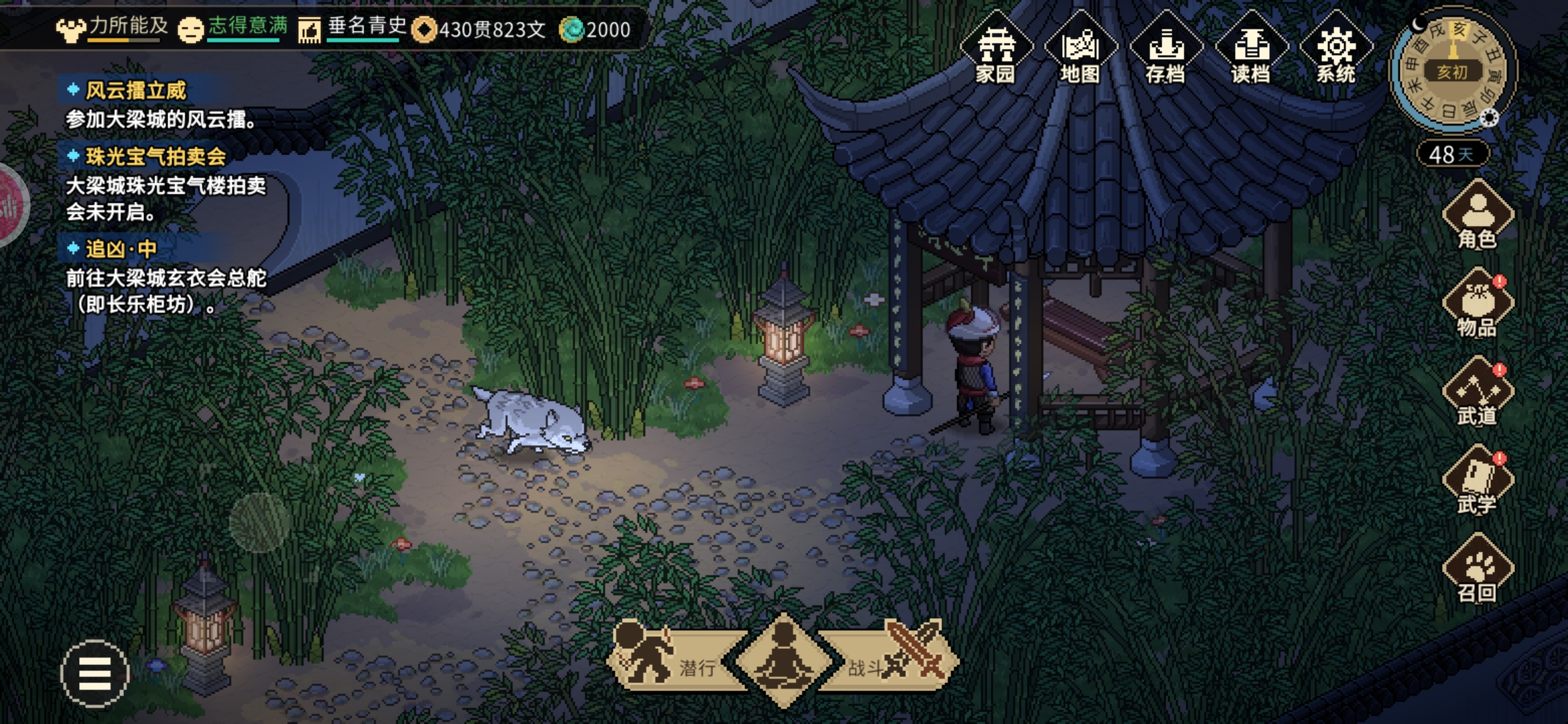Open the 武学 martial arts book

coord(1478,481)
